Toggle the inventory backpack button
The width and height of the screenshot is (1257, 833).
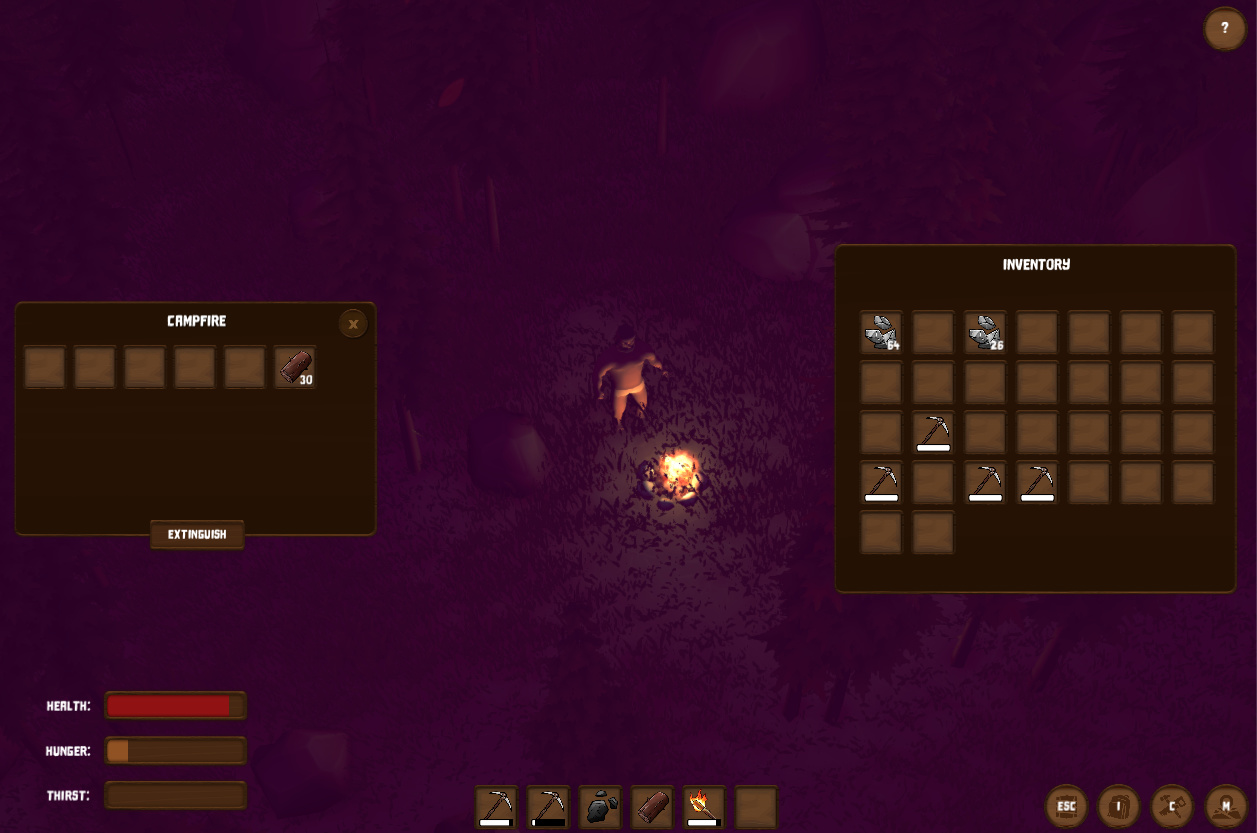pos(1119,806)
